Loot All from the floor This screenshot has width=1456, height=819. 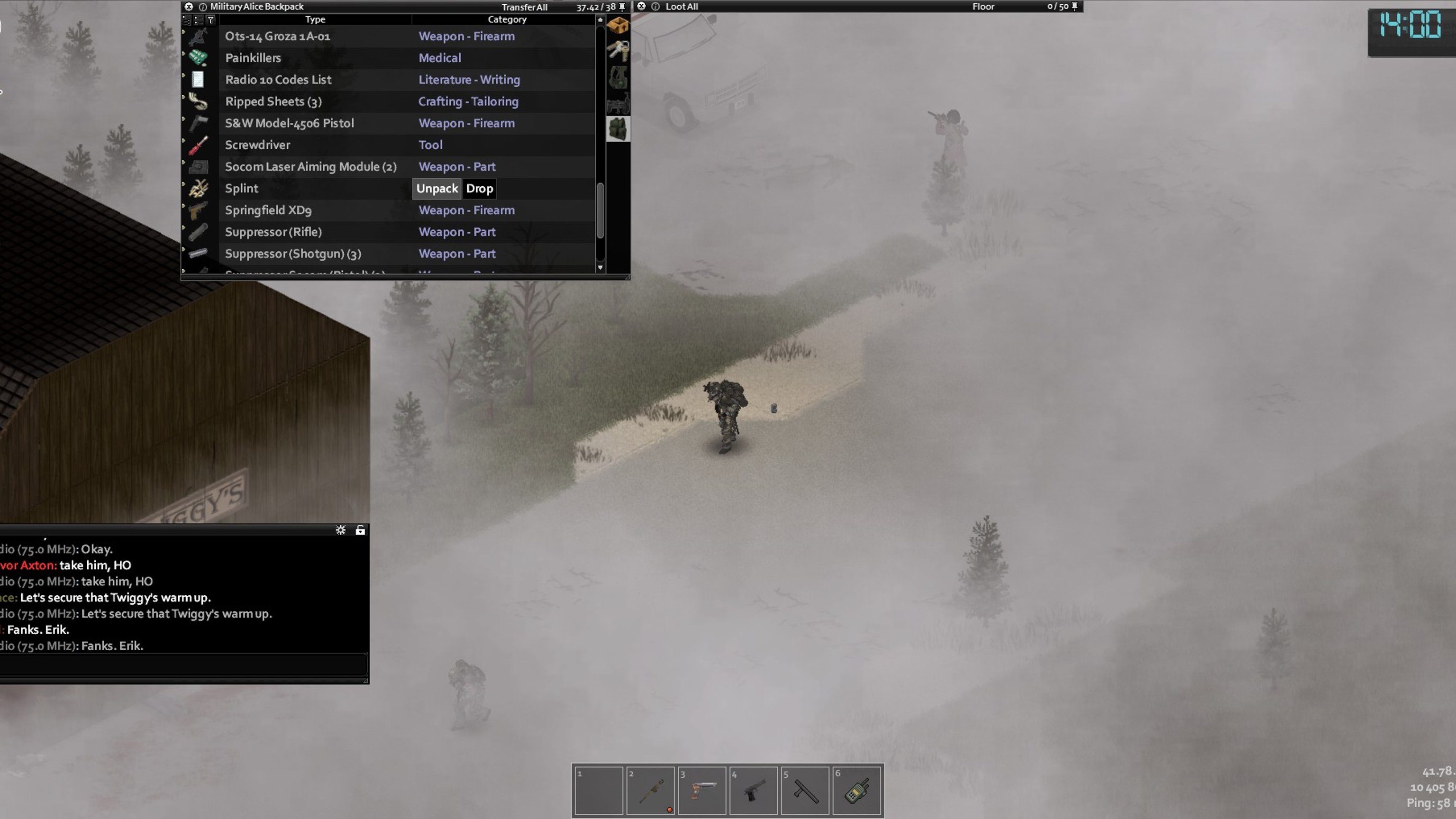tap(681, 7)
